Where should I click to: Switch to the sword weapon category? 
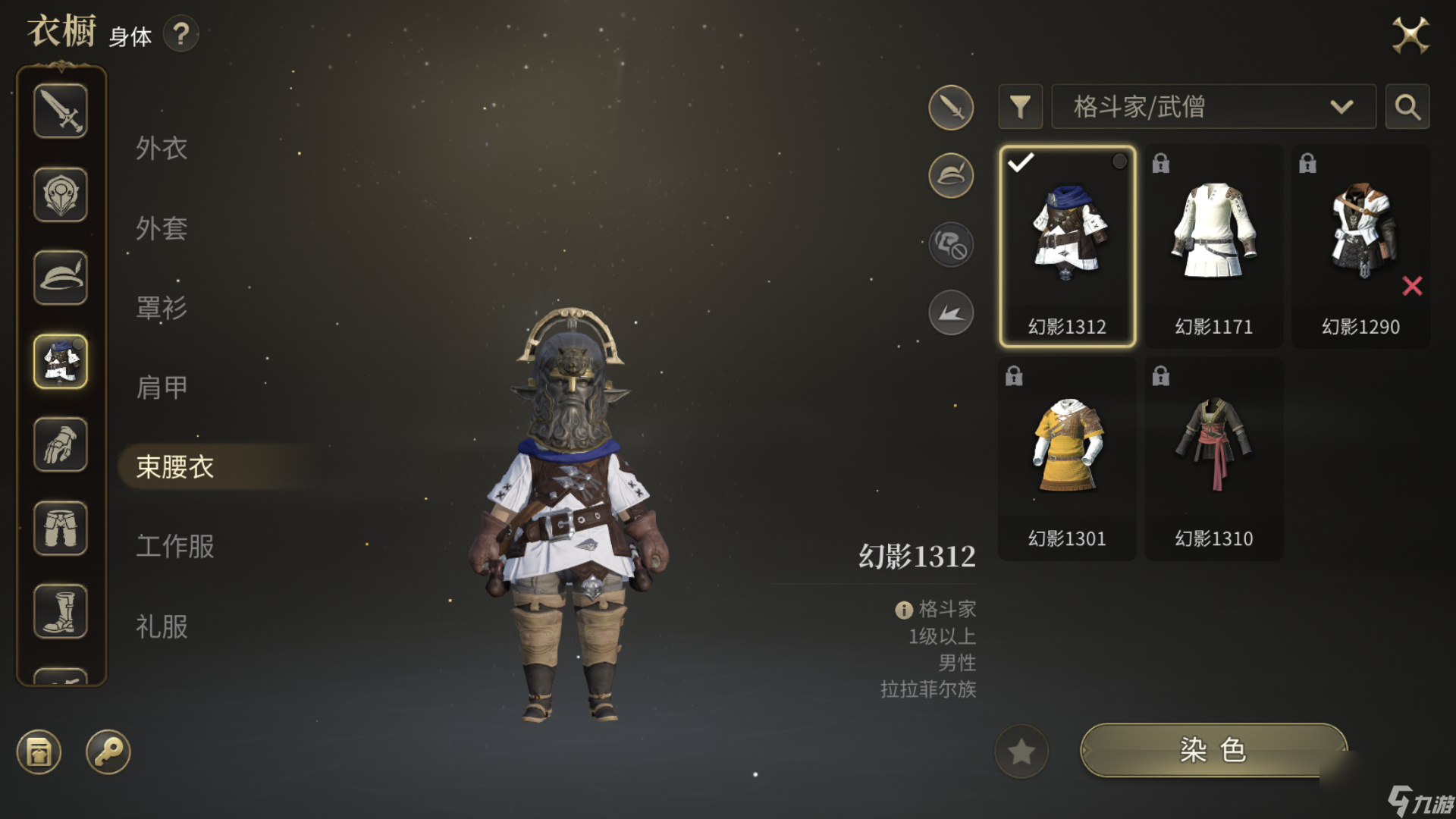(61, 111)
